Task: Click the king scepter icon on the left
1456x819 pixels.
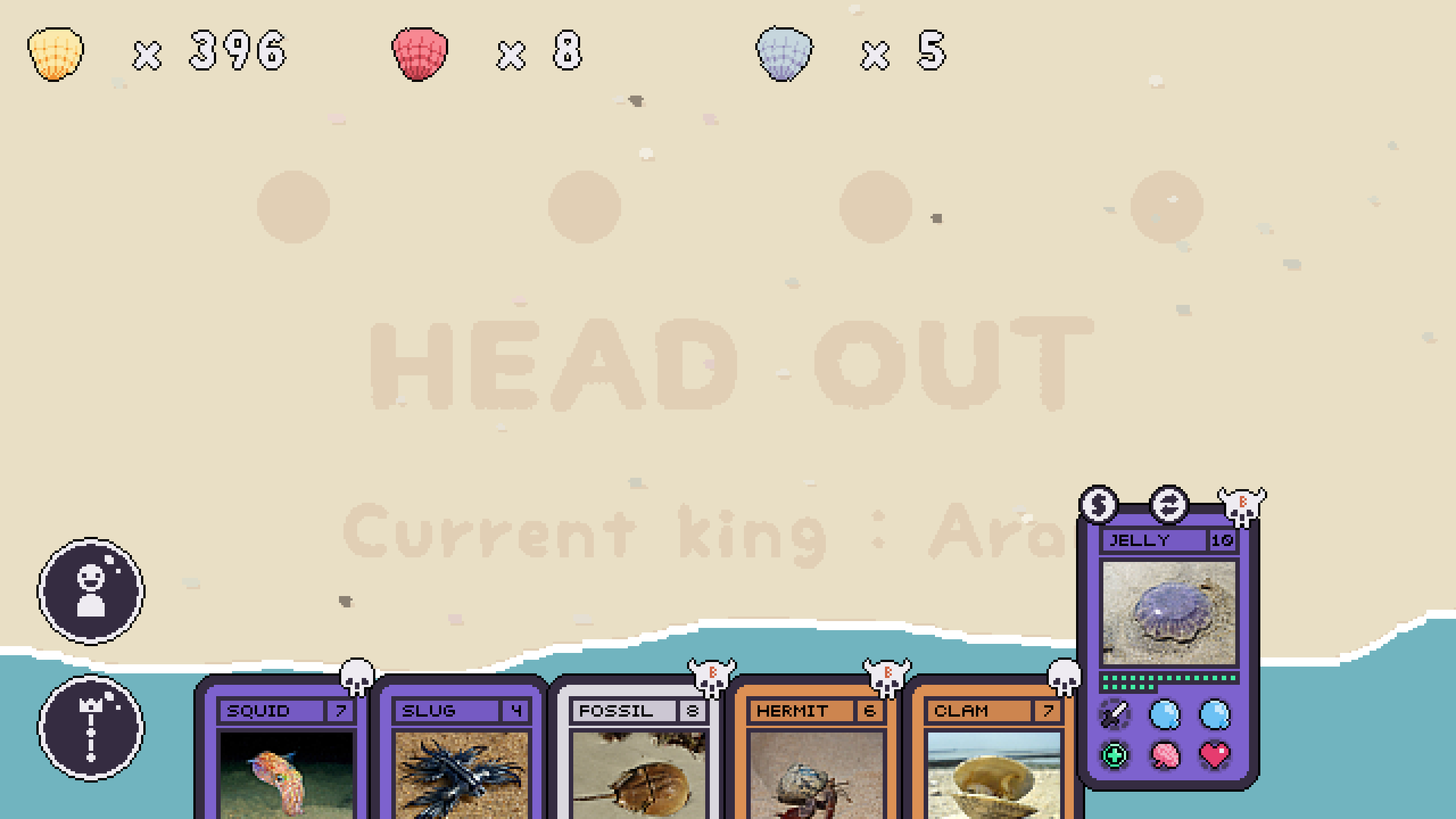Action: [x=93, y=724]
